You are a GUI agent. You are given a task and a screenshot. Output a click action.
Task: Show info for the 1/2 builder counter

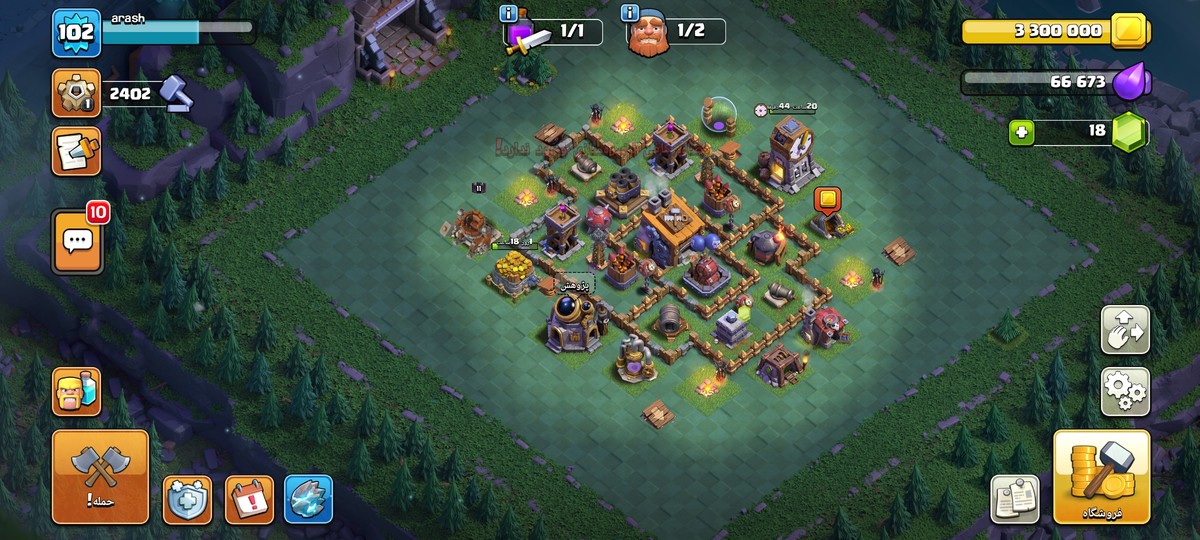point(630,13)
